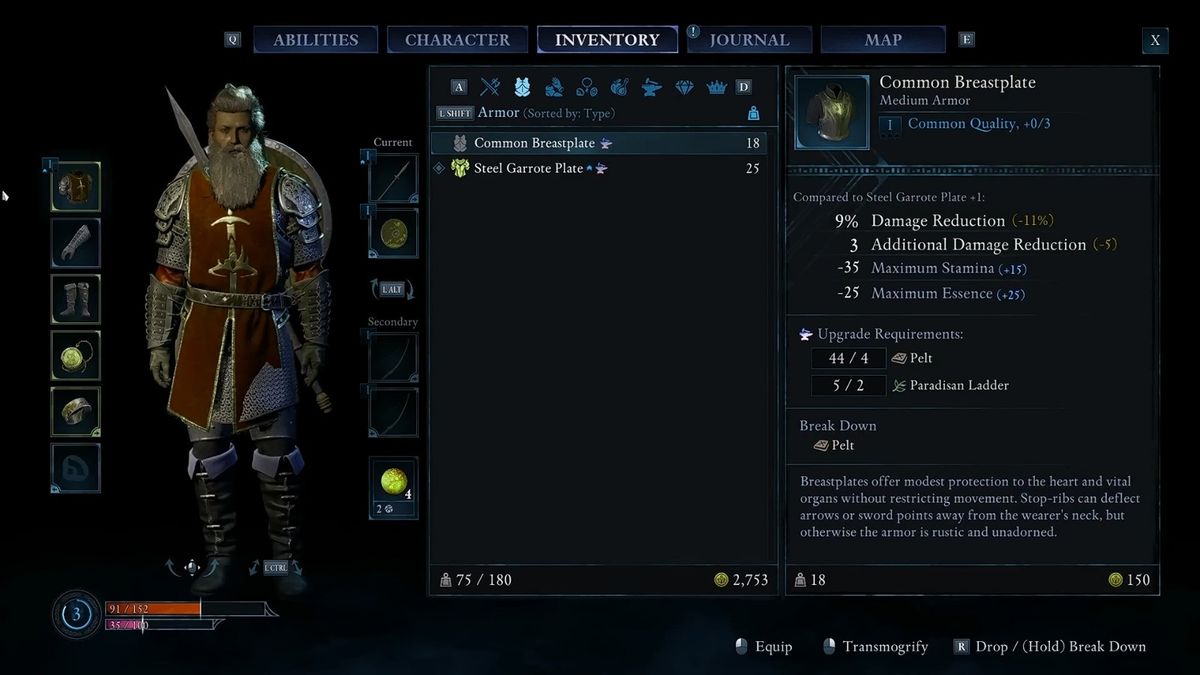Close the menu with the X button

(x=1155, y=40)
